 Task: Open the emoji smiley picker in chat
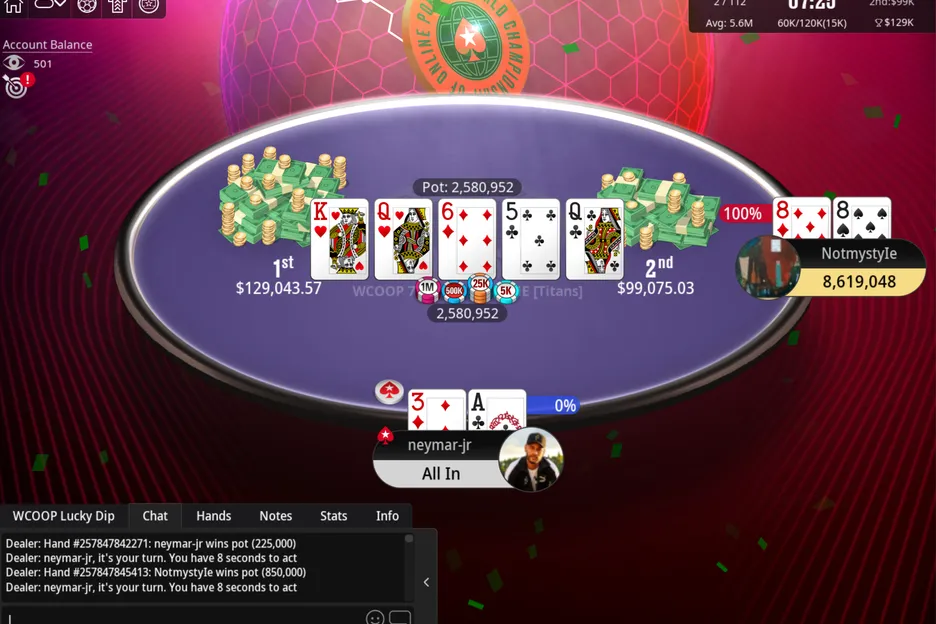pos(375,618)
